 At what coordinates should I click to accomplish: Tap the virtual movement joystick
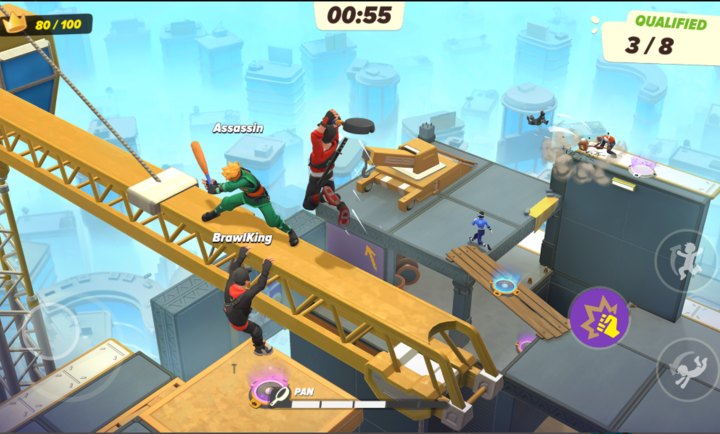coord(52,330)
